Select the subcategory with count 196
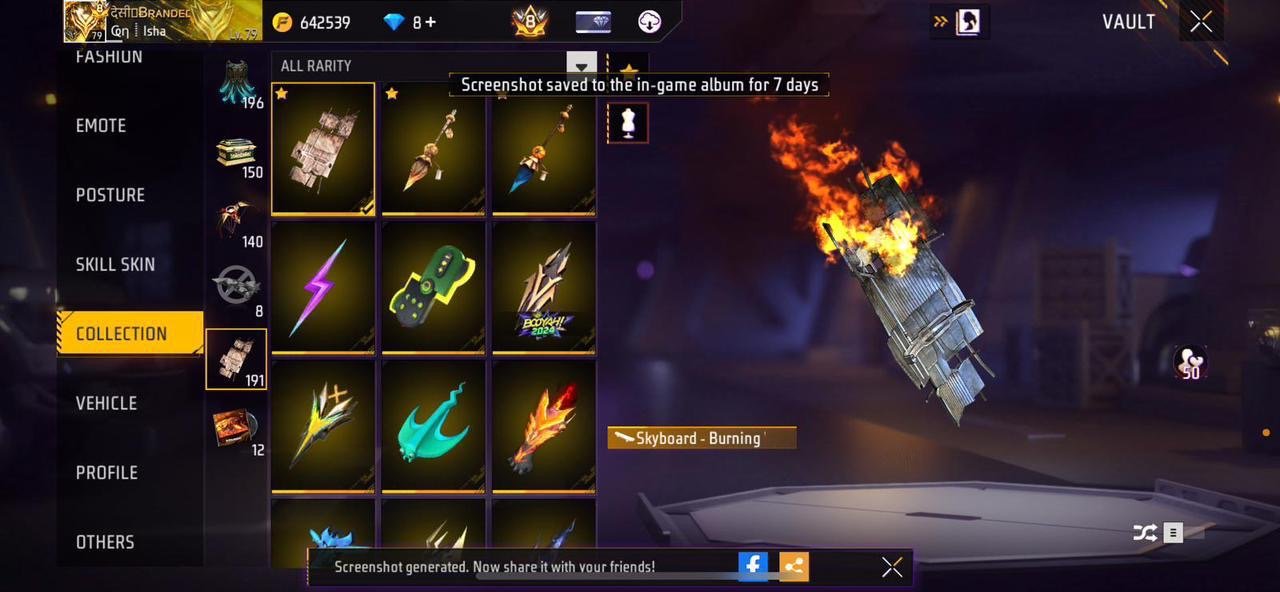 click(x=237, y=84)
